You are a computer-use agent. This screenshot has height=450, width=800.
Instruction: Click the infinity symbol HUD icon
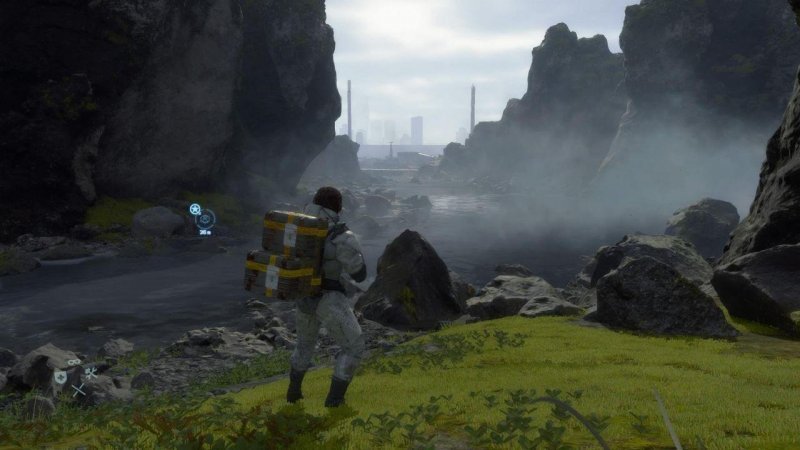click(74, 362)
